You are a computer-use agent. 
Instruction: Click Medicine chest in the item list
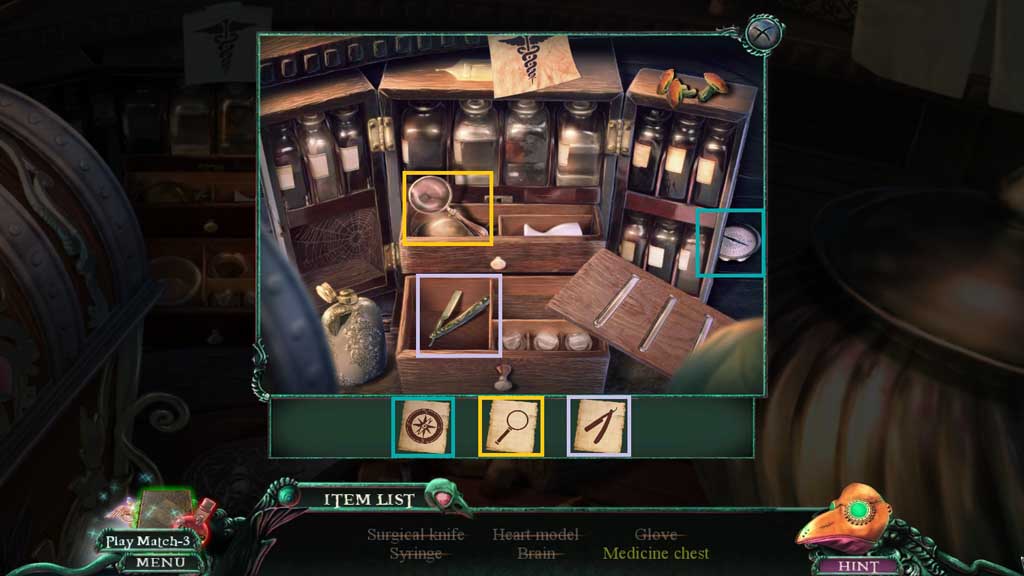656,553
